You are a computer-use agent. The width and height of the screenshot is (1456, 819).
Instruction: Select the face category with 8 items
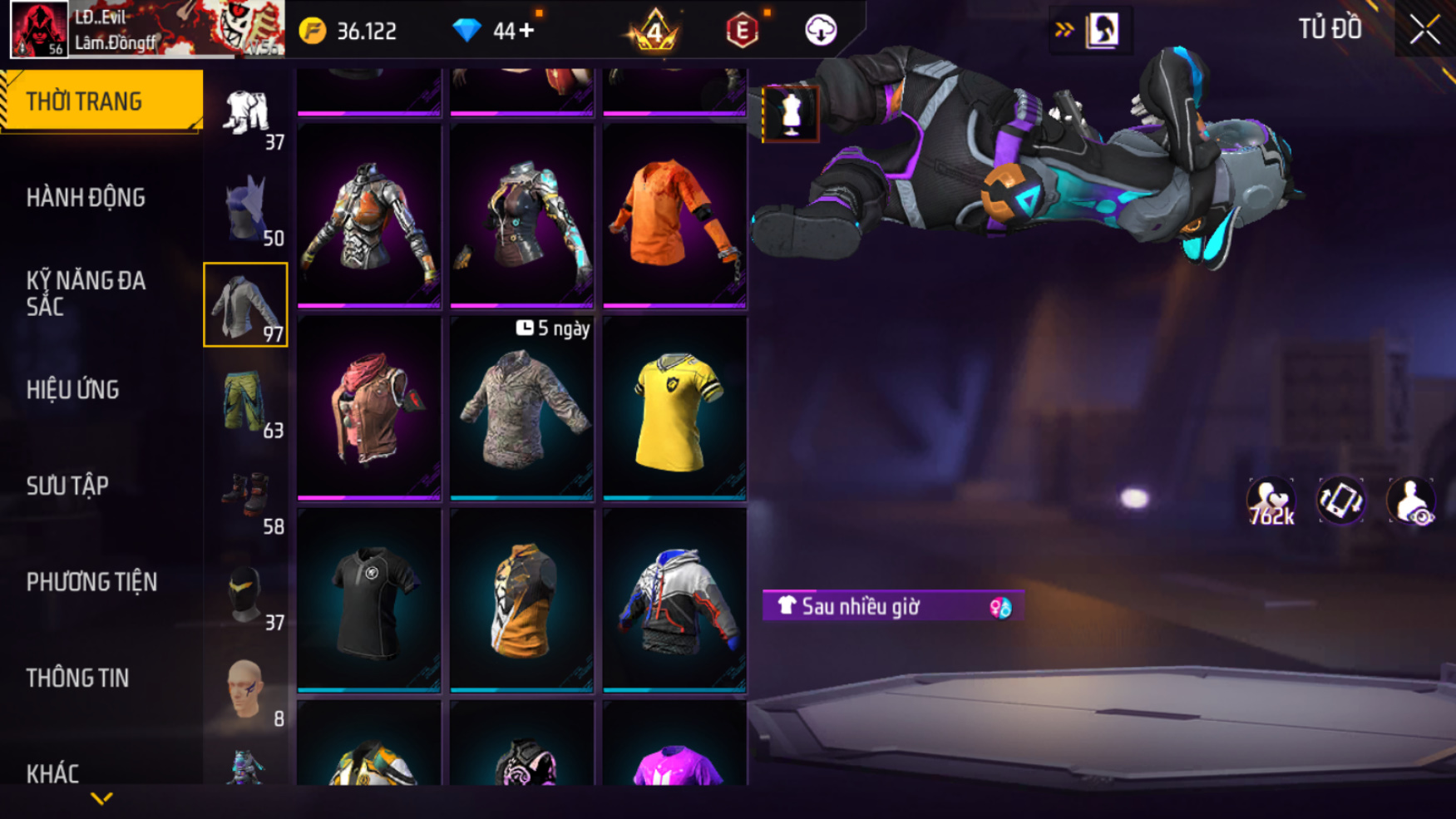pyautogui.click(x=246, y=690)
